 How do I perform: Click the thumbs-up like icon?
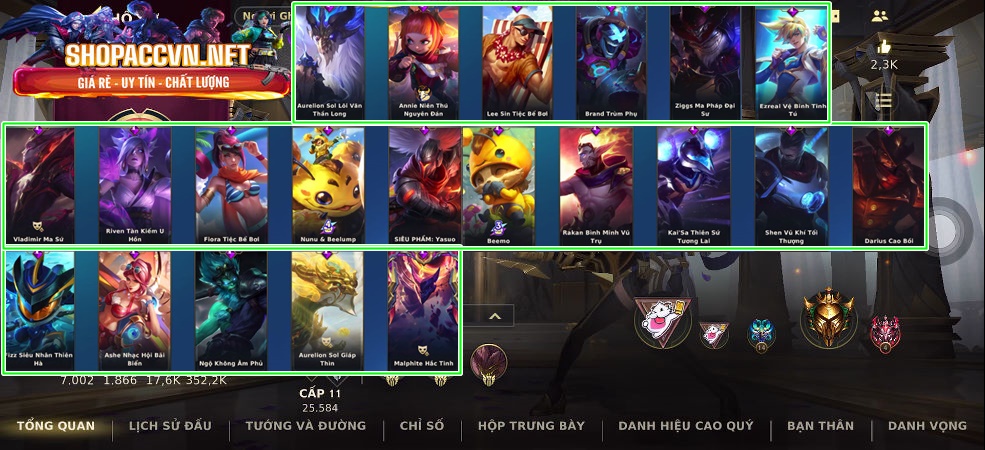[x=883, y=47]
